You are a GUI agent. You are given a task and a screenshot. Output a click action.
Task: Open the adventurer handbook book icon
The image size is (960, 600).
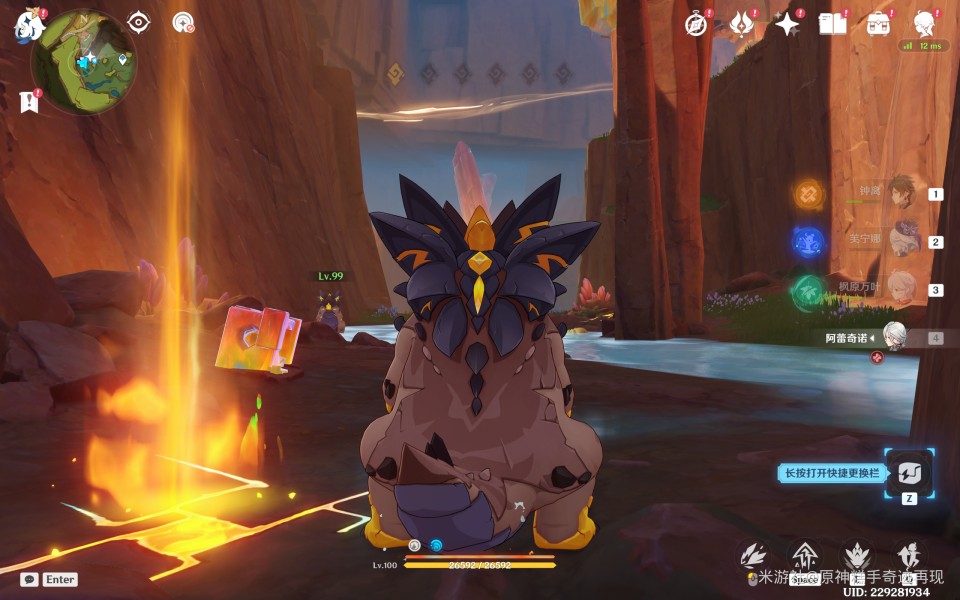(x=832, y=24)
